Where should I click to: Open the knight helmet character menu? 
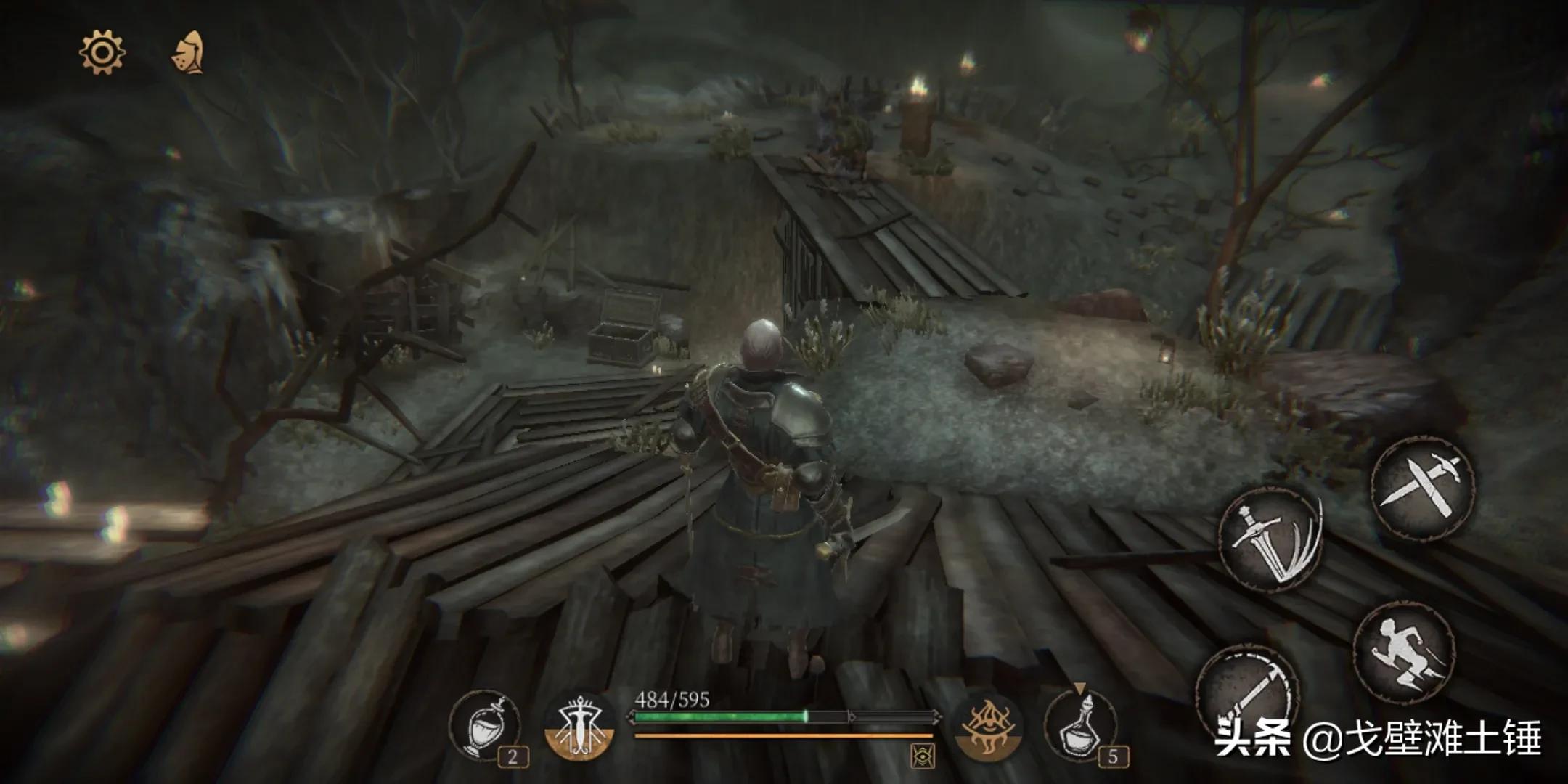[189, 53]
